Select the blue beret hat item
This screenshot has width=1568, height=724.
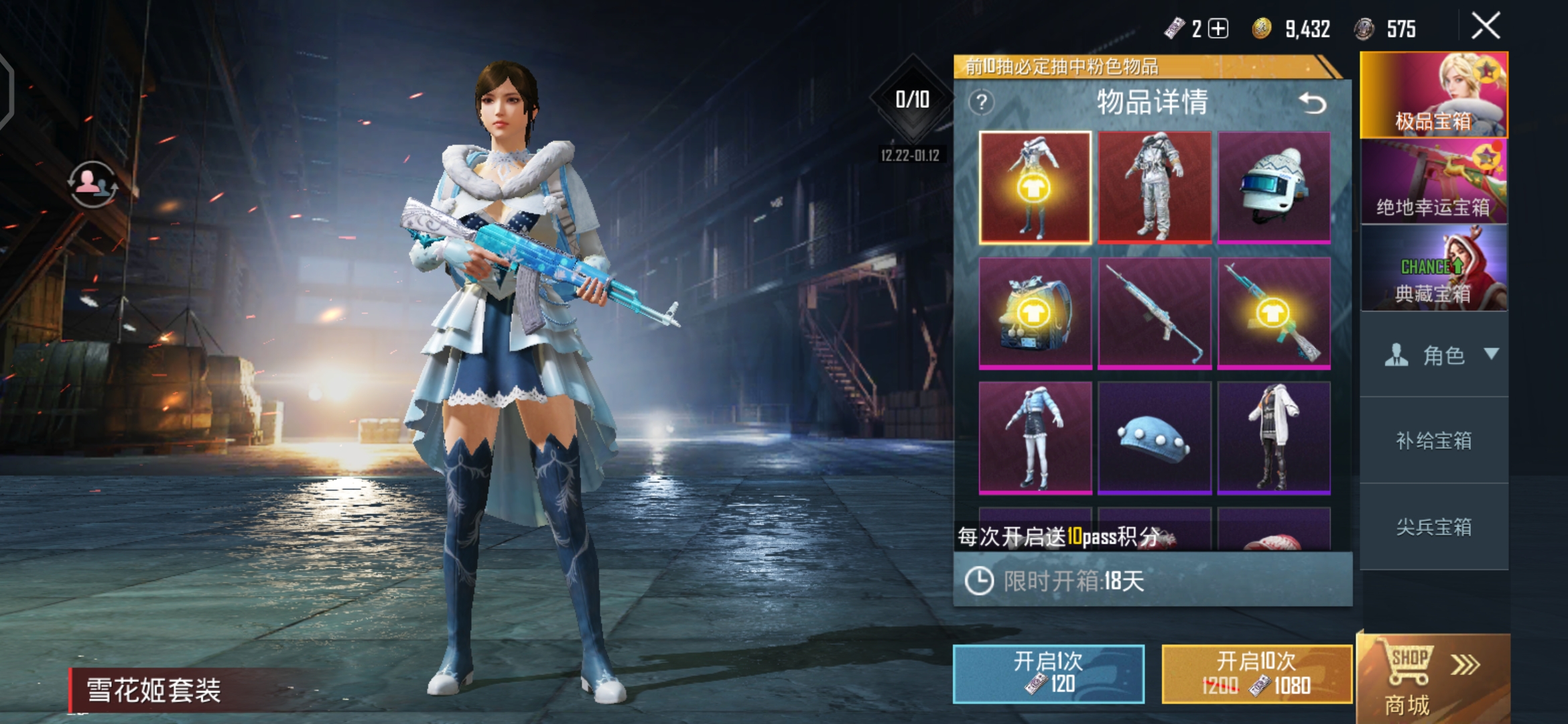(1155, 438)
